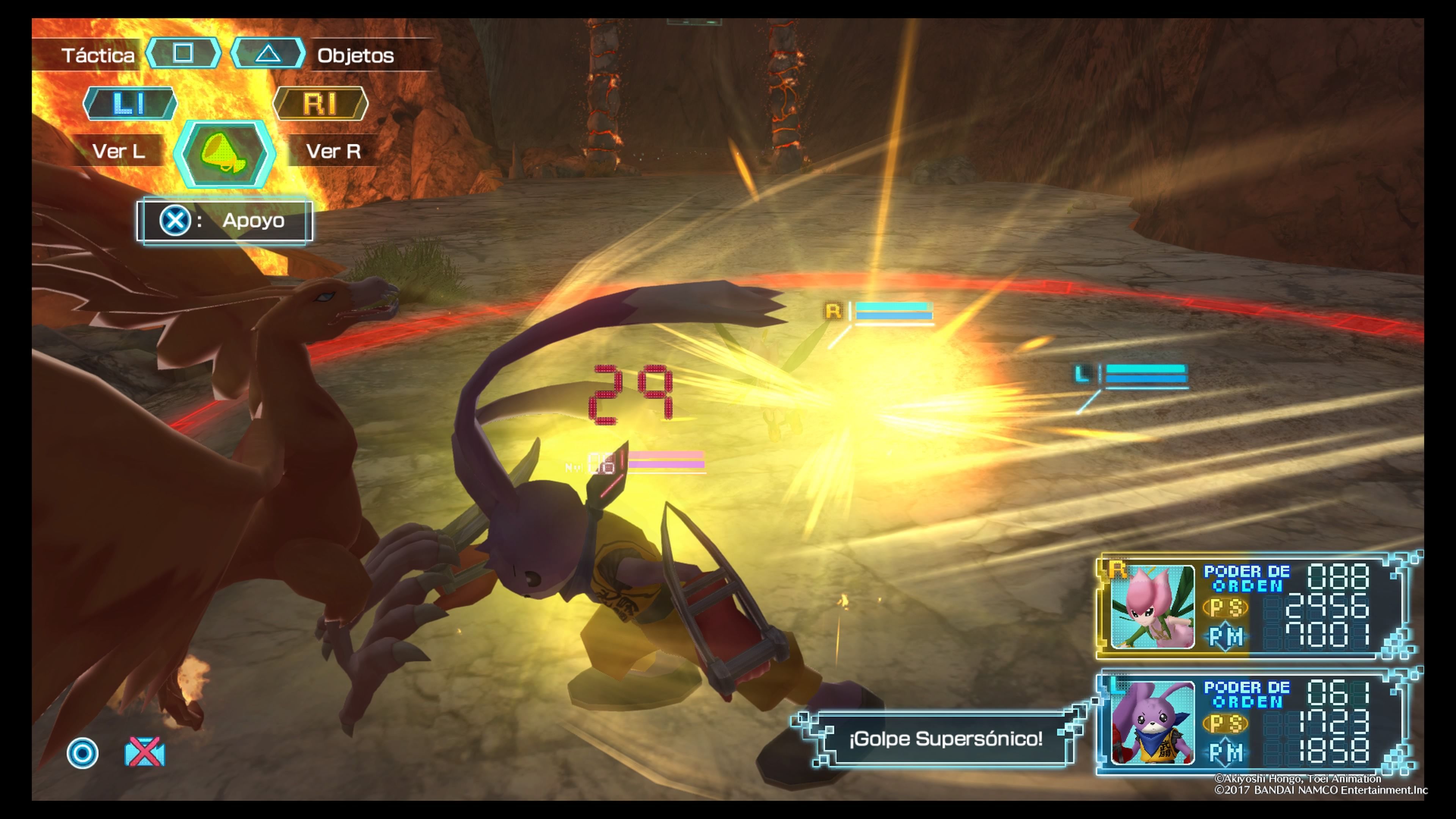Open the Objetos item menu
Screen dimensions: 1456x819
point(355,55)
